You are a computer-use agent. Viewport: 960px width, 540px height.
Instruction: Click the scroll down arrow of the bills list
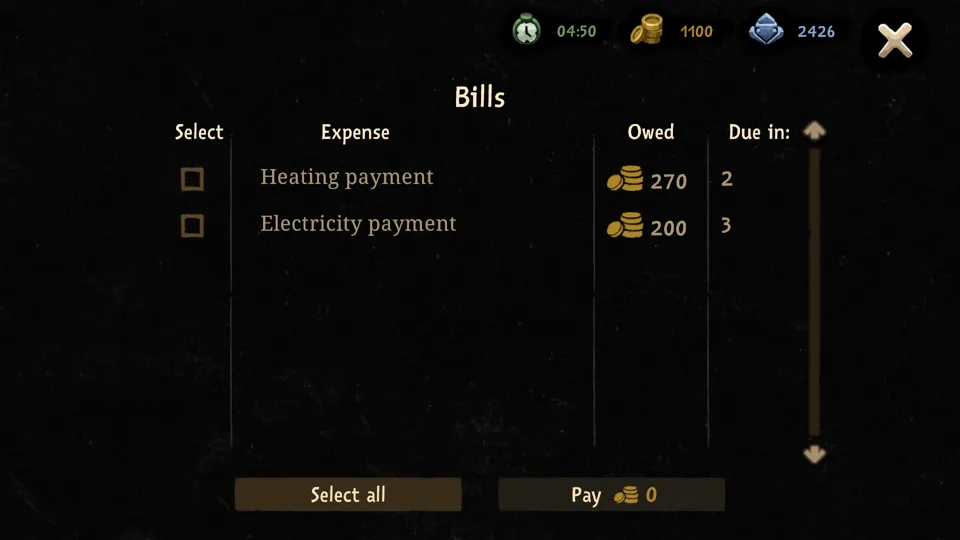(815, 454)
